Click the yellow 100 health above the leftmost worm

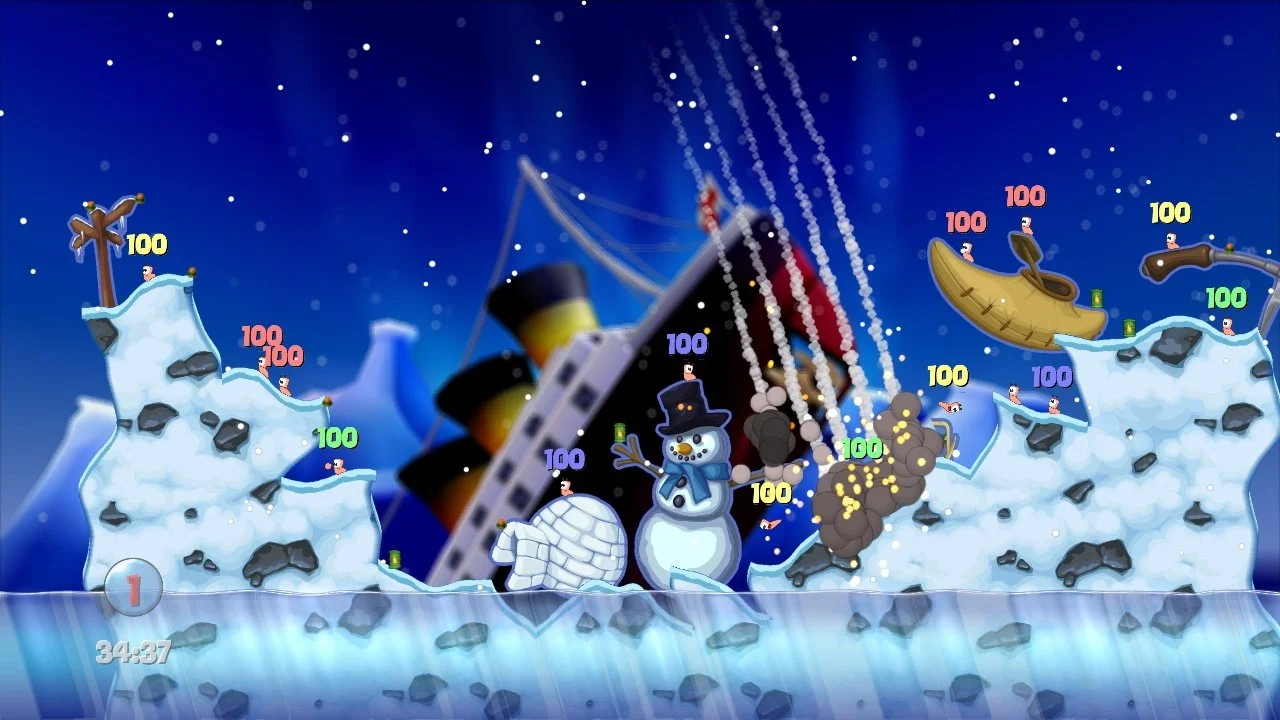145,244
